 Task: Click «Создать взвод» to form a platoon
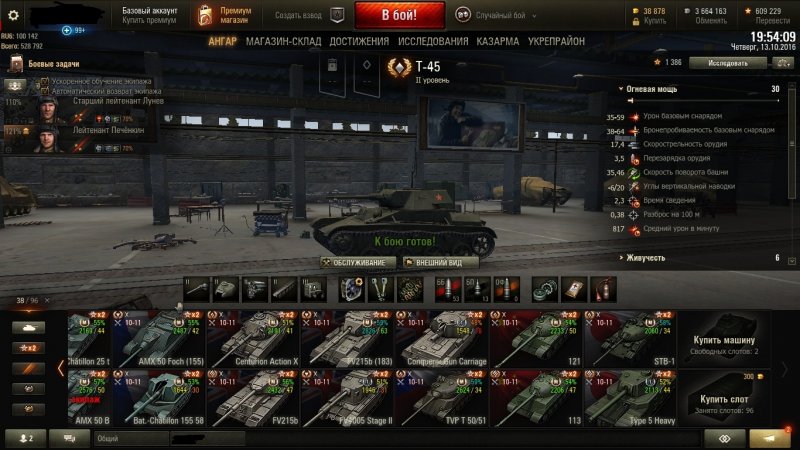300,15
